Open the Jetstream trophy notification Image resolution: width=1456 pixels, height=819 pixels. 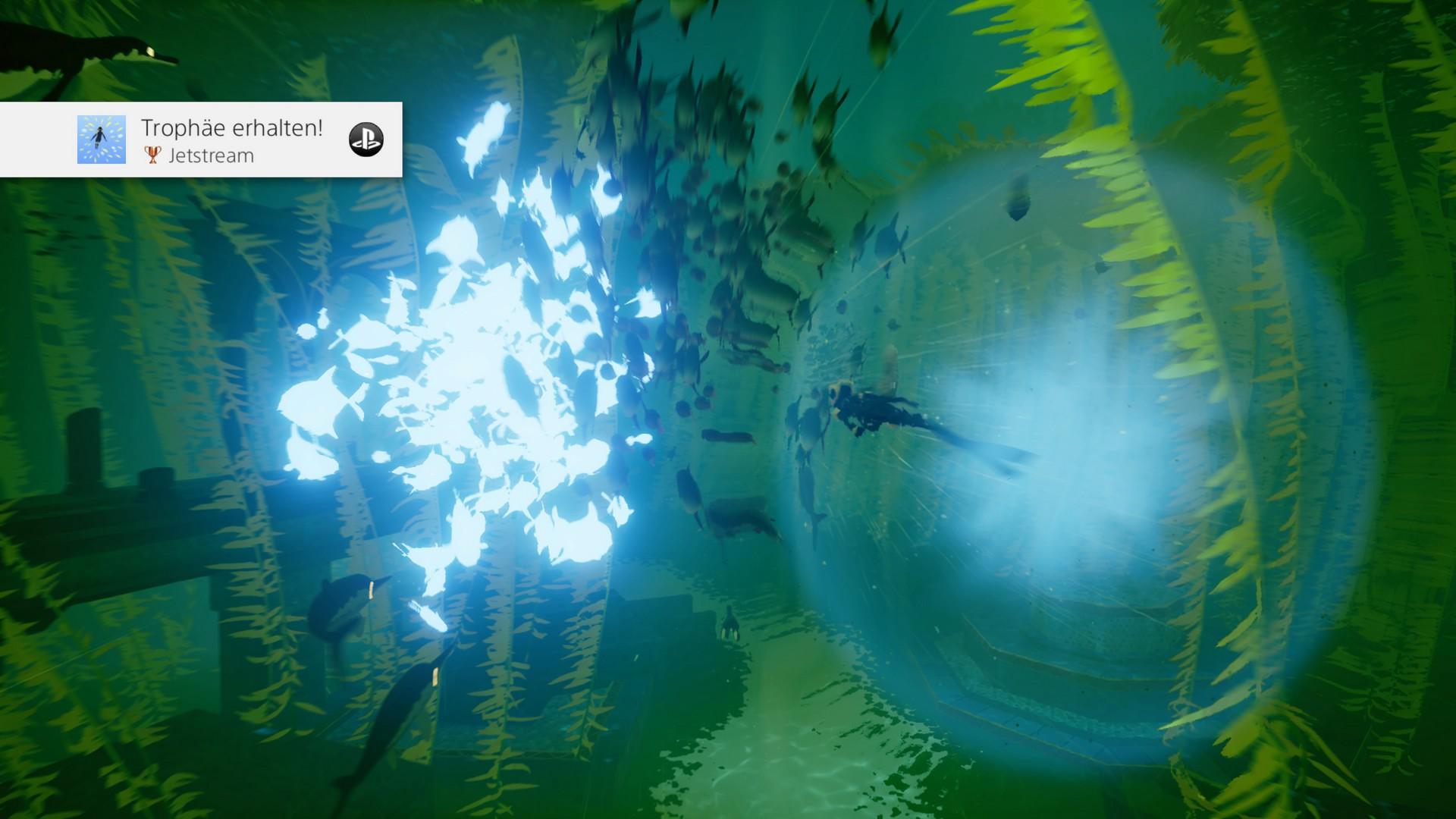click(231, 140)
